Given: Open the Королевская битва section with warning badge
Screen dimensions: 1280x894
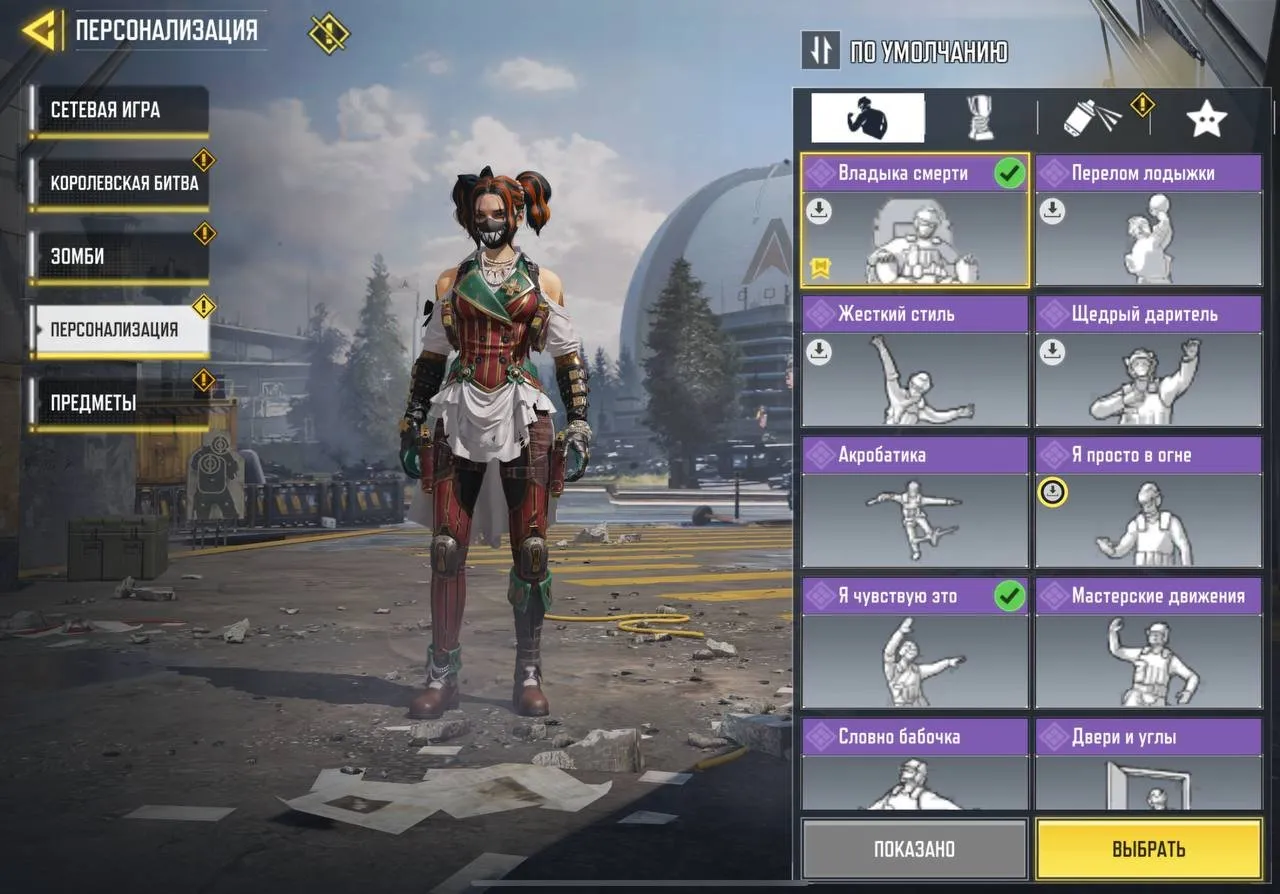Looking at the screenshot, I should [x=122, y=183].
